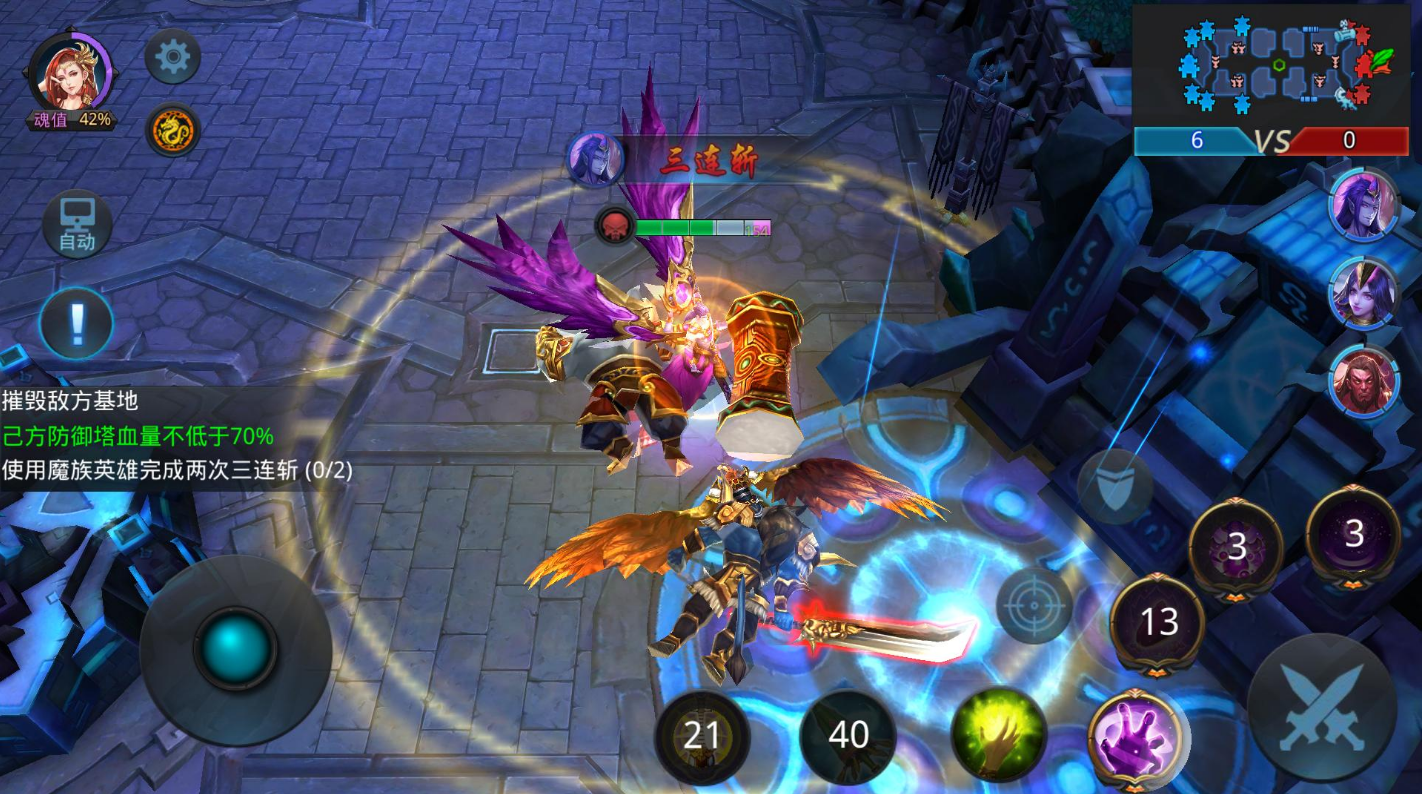Open the exclamation mark alert button
This screenshot has width=1422, height=794.
pos(76,323)
